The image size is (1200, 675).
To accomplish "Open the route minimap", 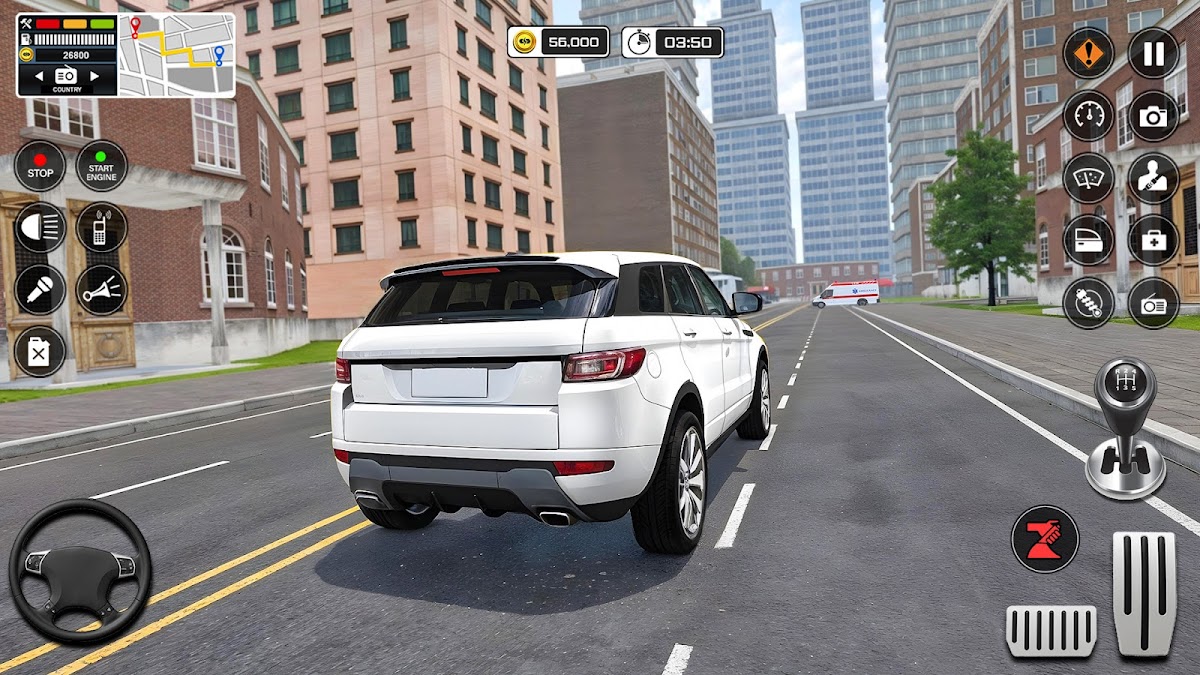I will (176, 54).
